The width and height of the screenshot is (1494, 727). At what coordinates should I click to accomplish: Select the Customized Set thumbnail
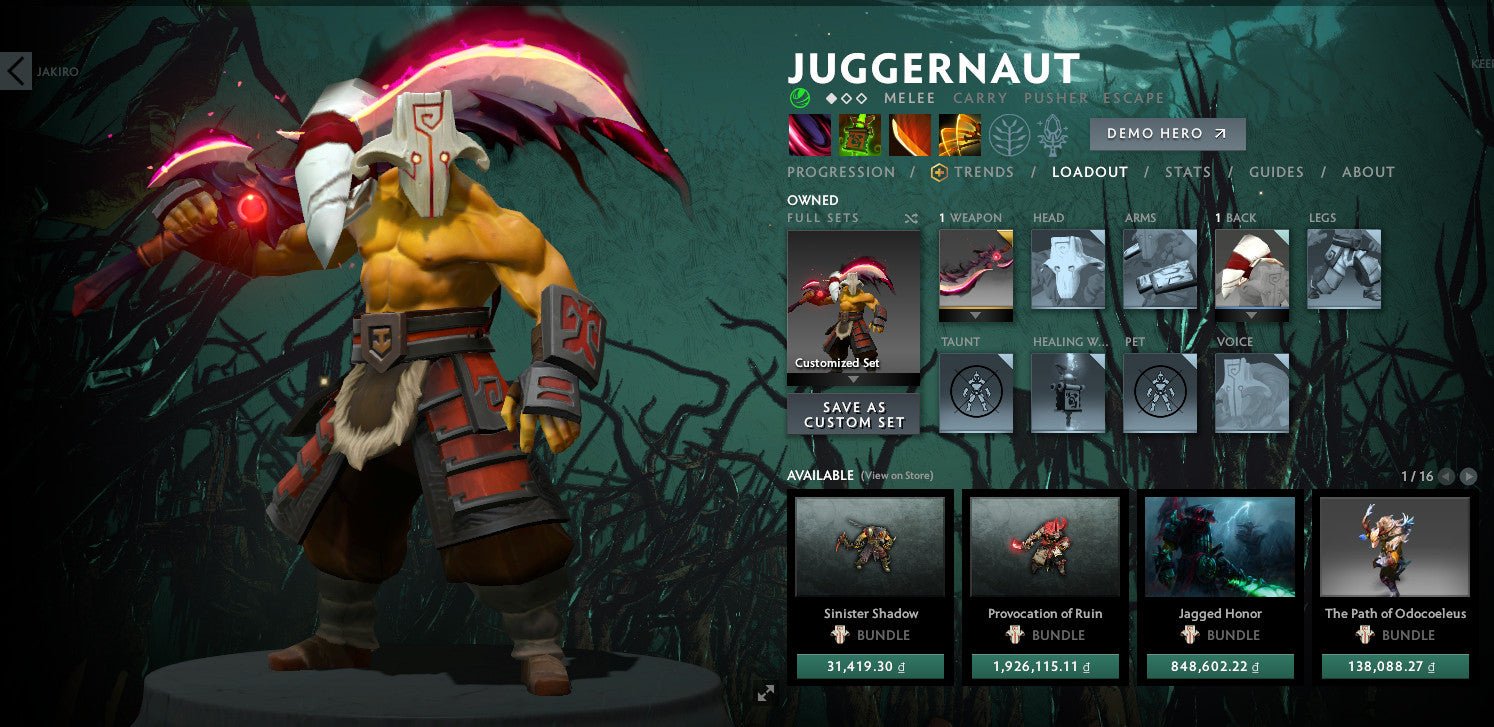point(853,300)
